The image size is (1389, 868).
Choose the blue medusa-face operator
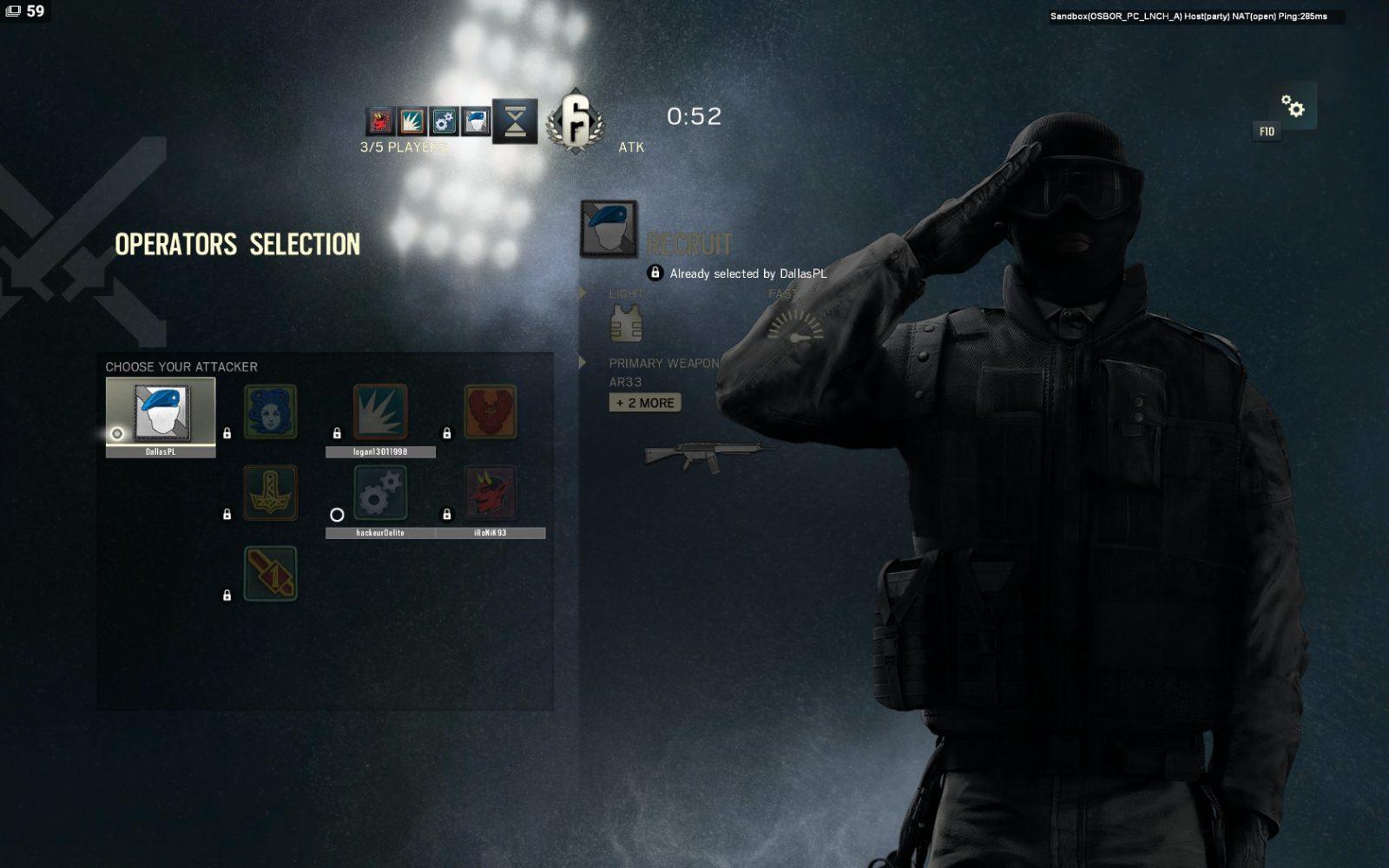tap(270, 411)
